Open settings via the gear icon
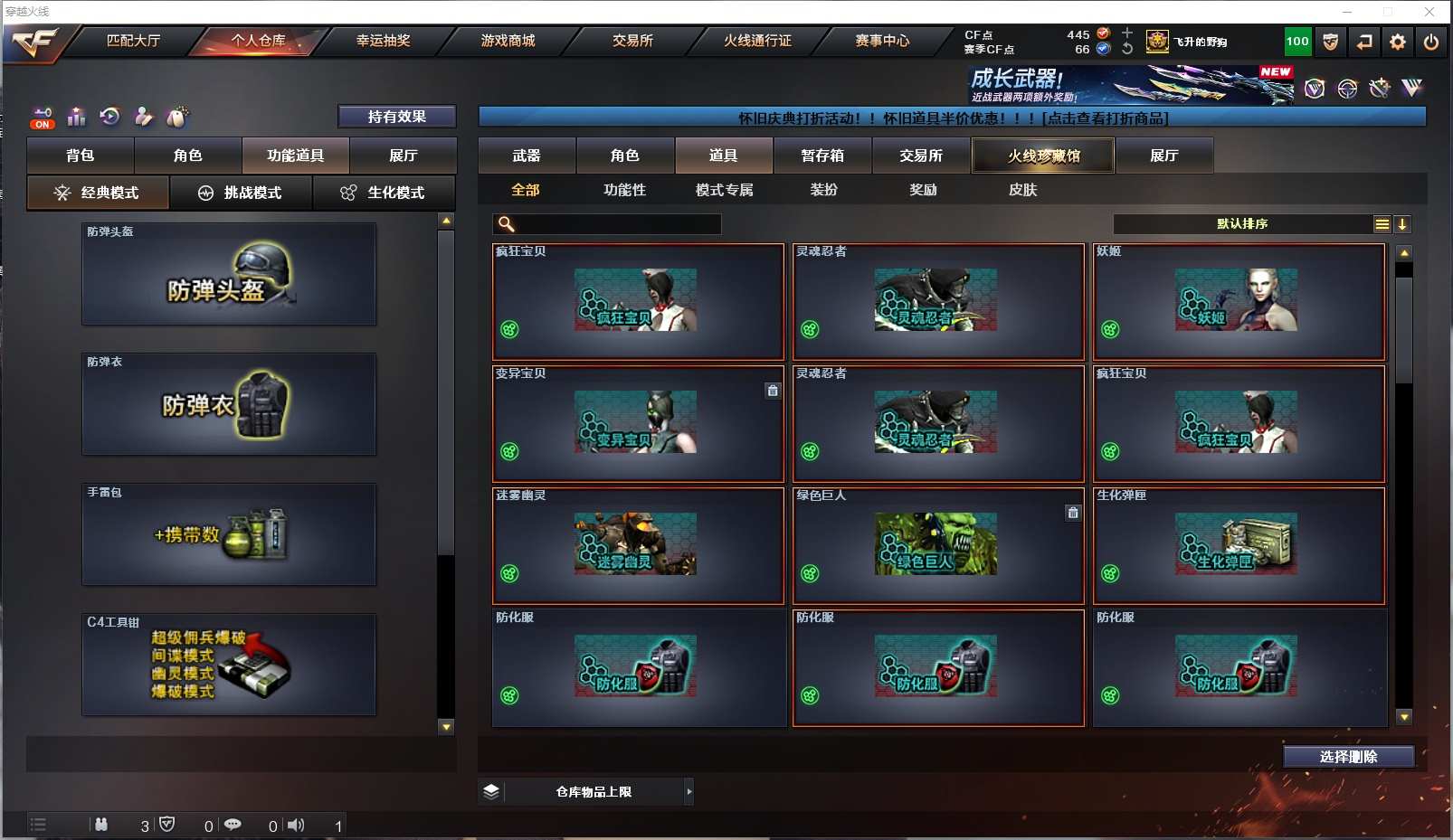The width and height of the screenshot is (1453, 840). [1398, 42]
